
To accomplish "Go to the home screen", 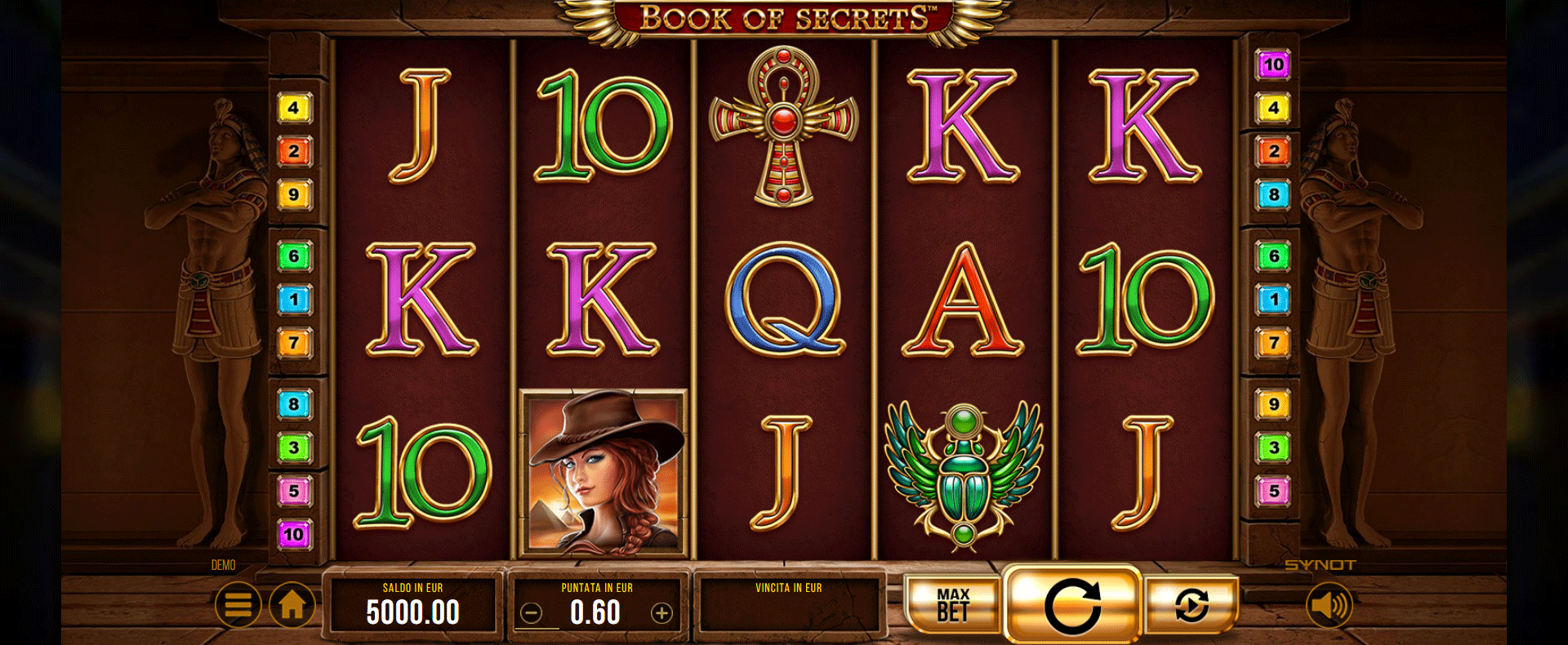I will (x=292, y=605).
